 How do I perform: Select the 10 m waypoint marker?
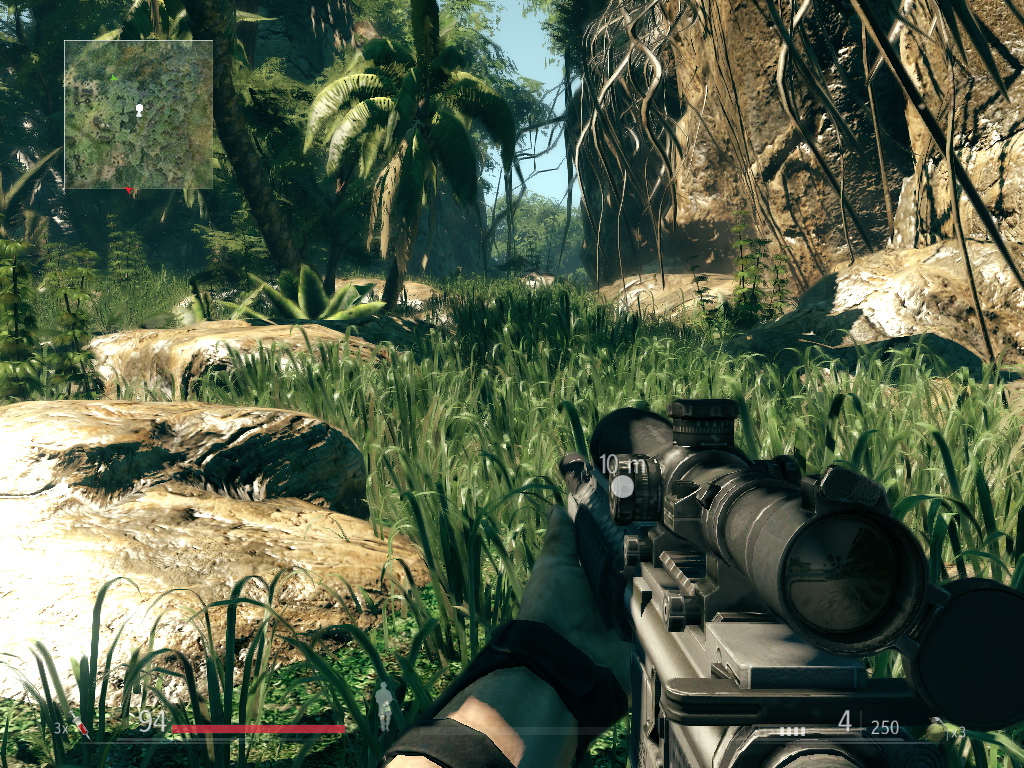622,486
